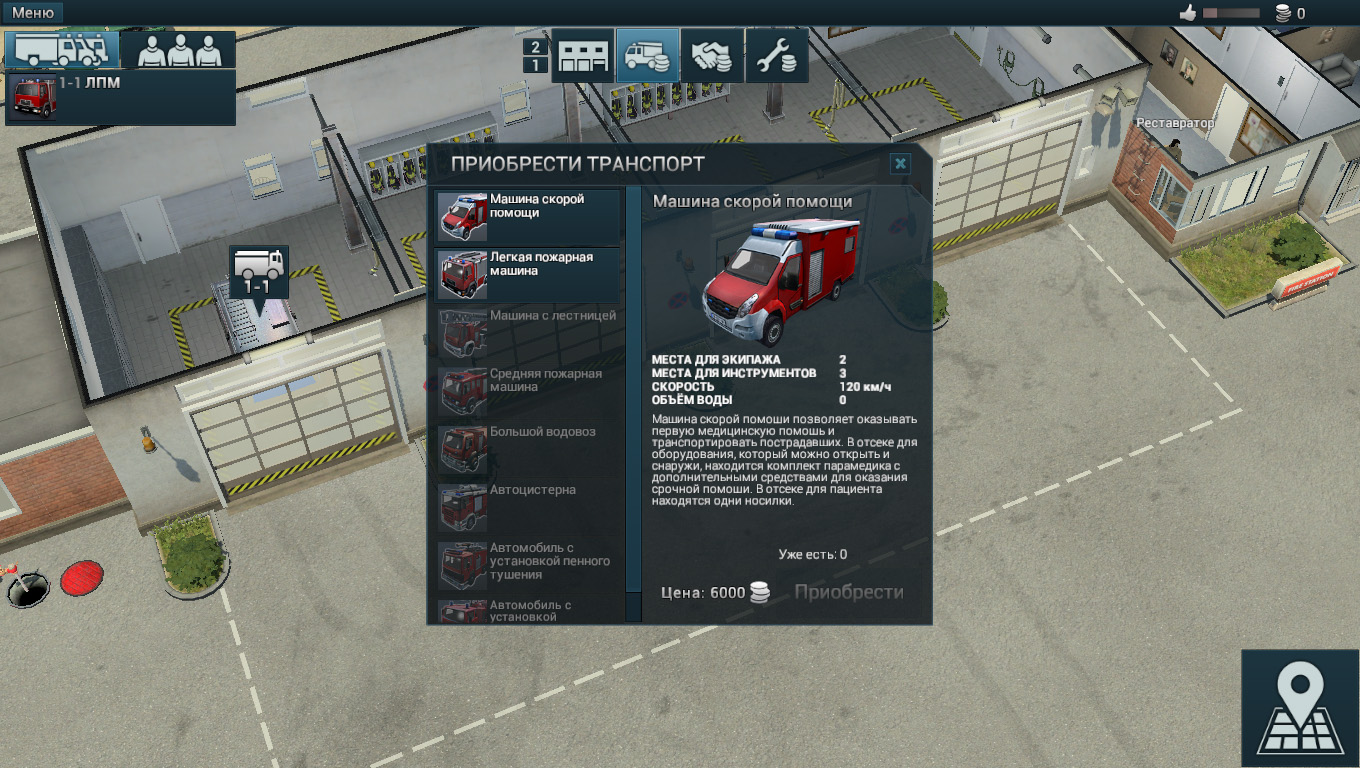
Task: Click the vehicle list scrollbar
Action: tap(633, 400)
